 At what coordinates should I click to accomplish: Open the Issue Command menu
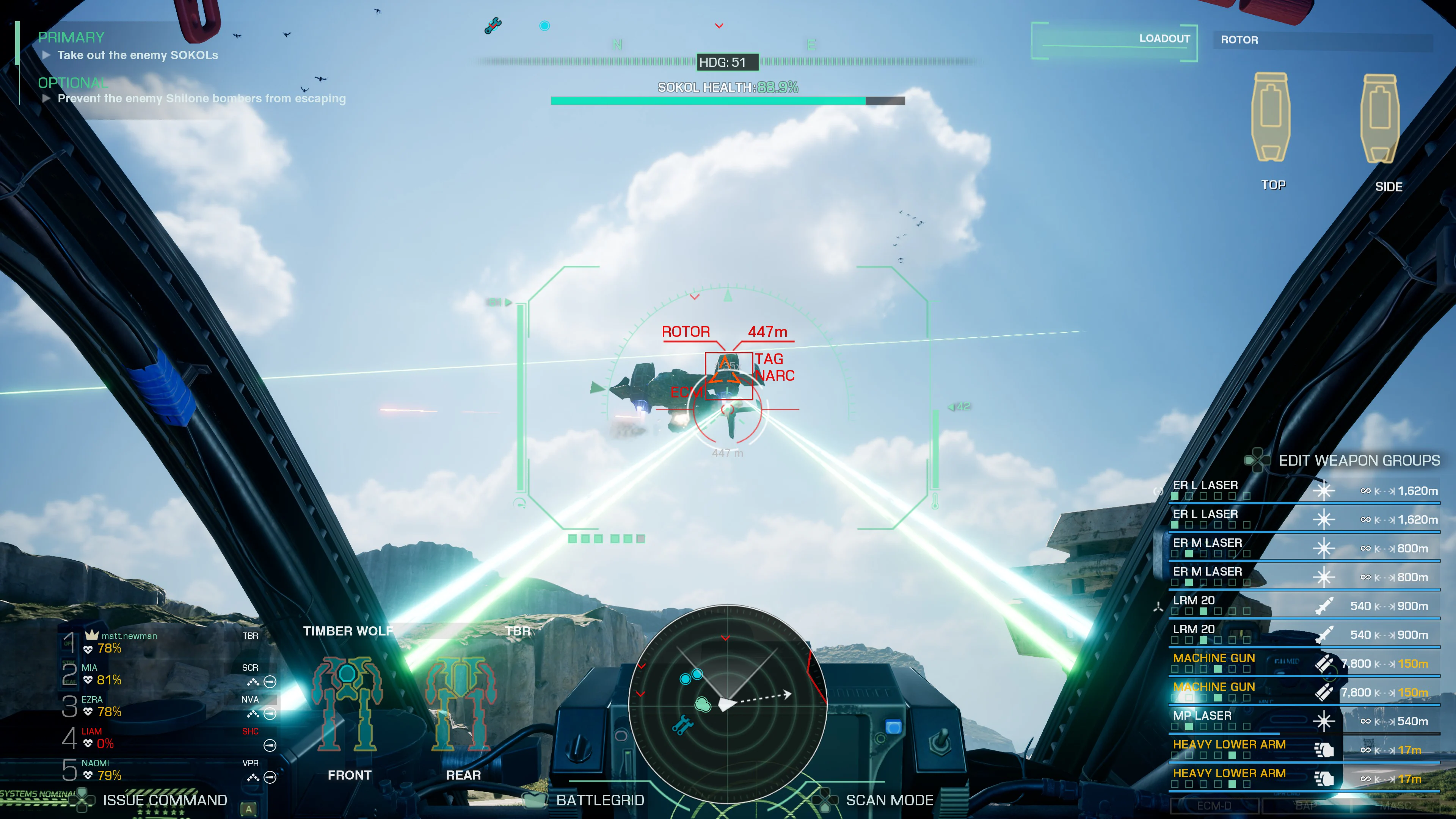(x=164, y=800)
